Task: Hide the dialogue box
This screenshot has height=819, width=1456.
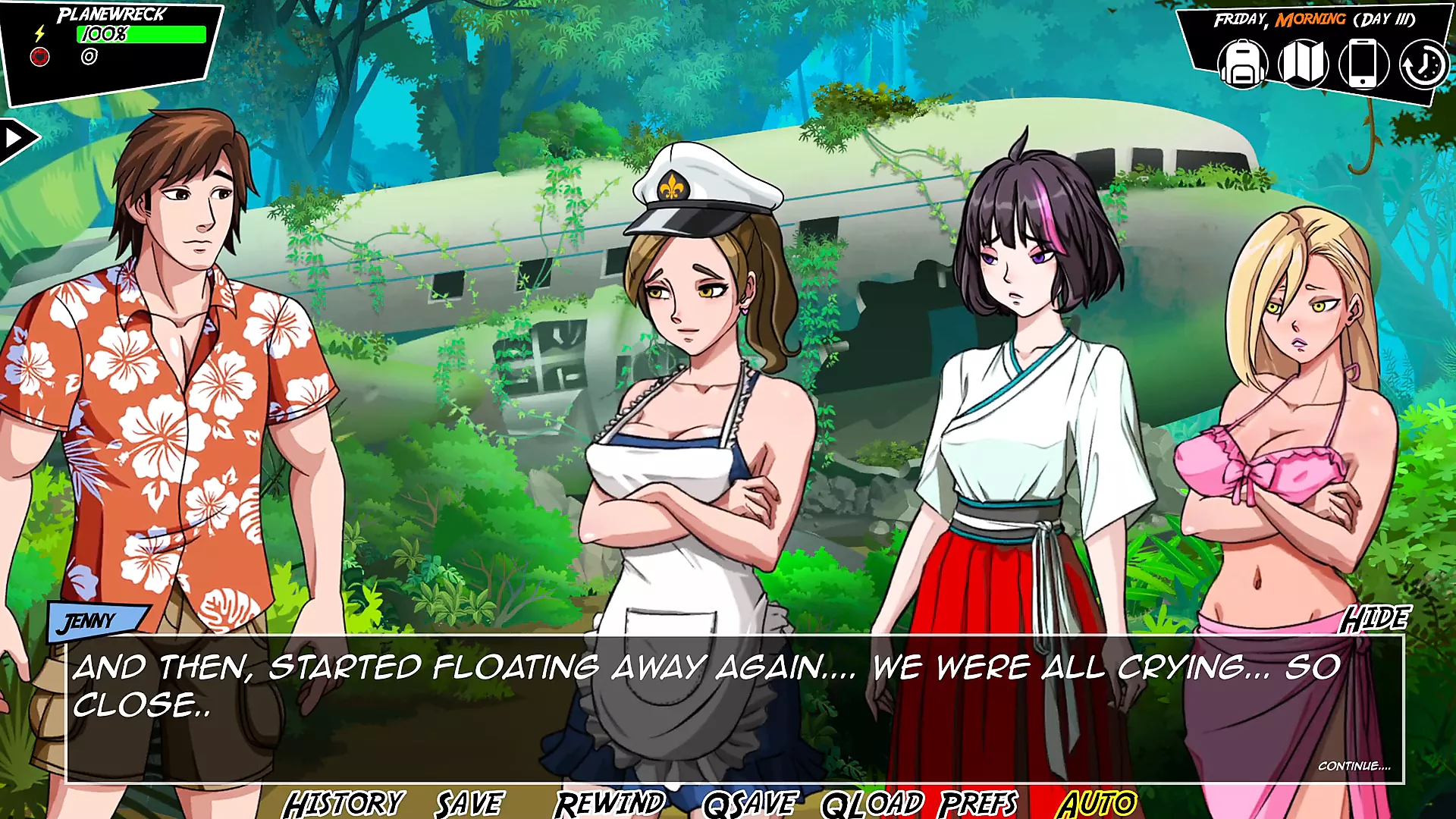Action: tap(1374, 620)
